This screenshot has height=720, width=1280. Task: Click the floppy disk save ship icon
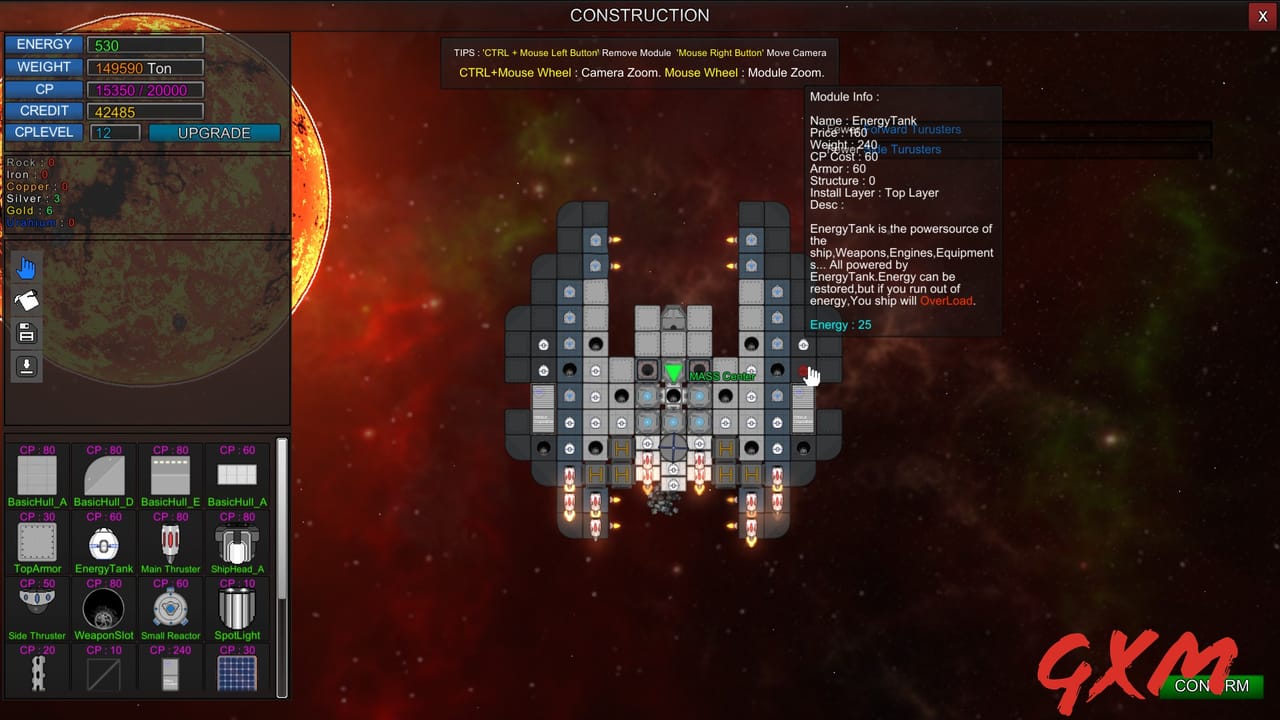(x=26, y=333)
